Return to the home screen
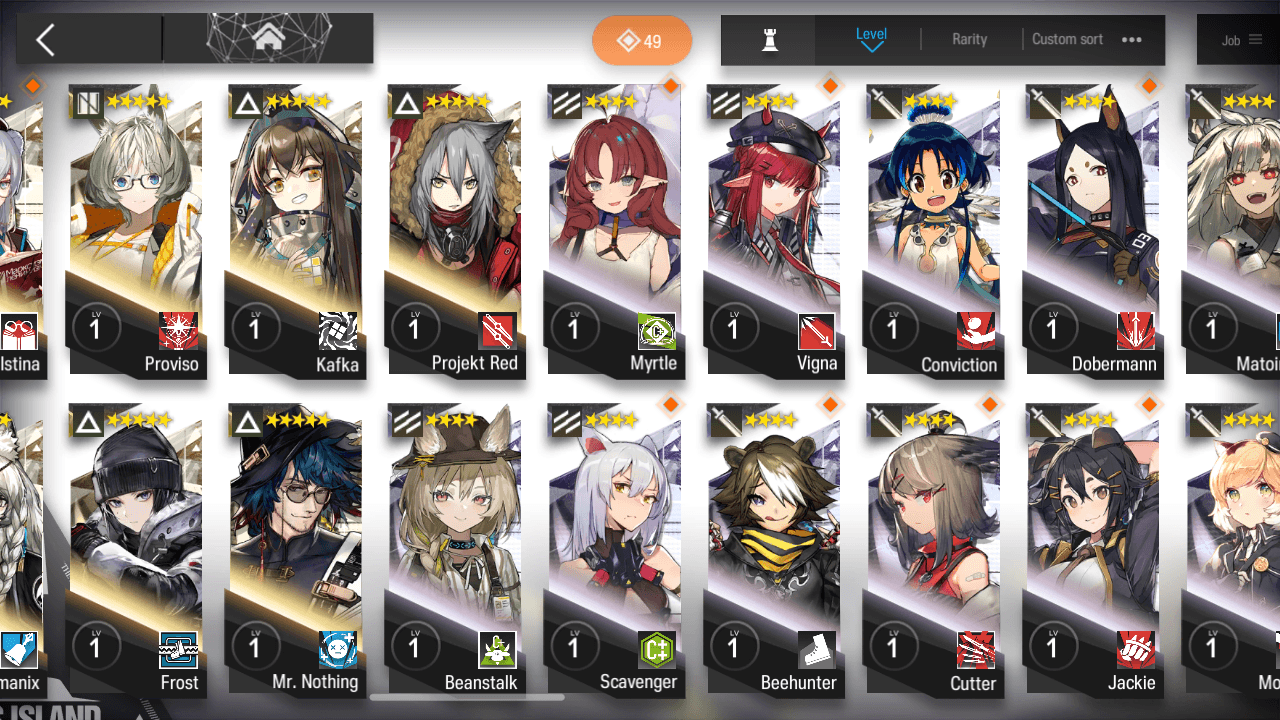This screenshot has height=720, width=1280. pos(268,39)
